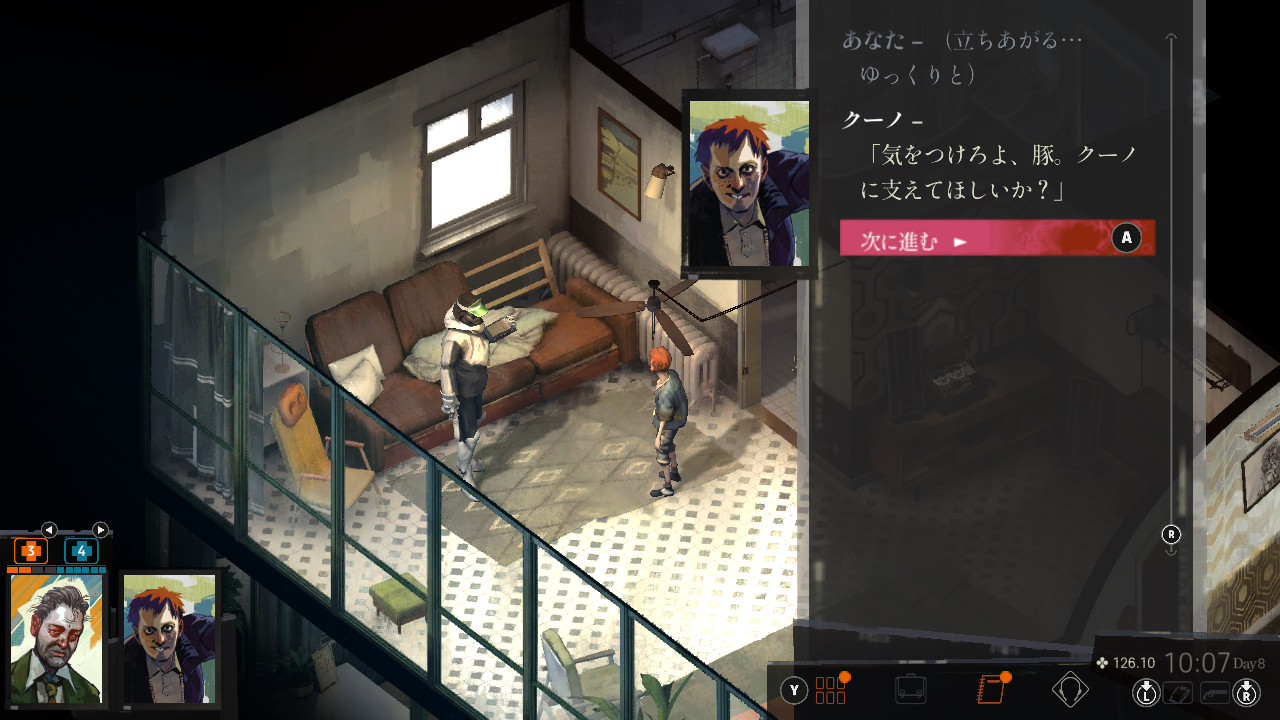Open the Thought Cabinet head icon

[1070, 689]
